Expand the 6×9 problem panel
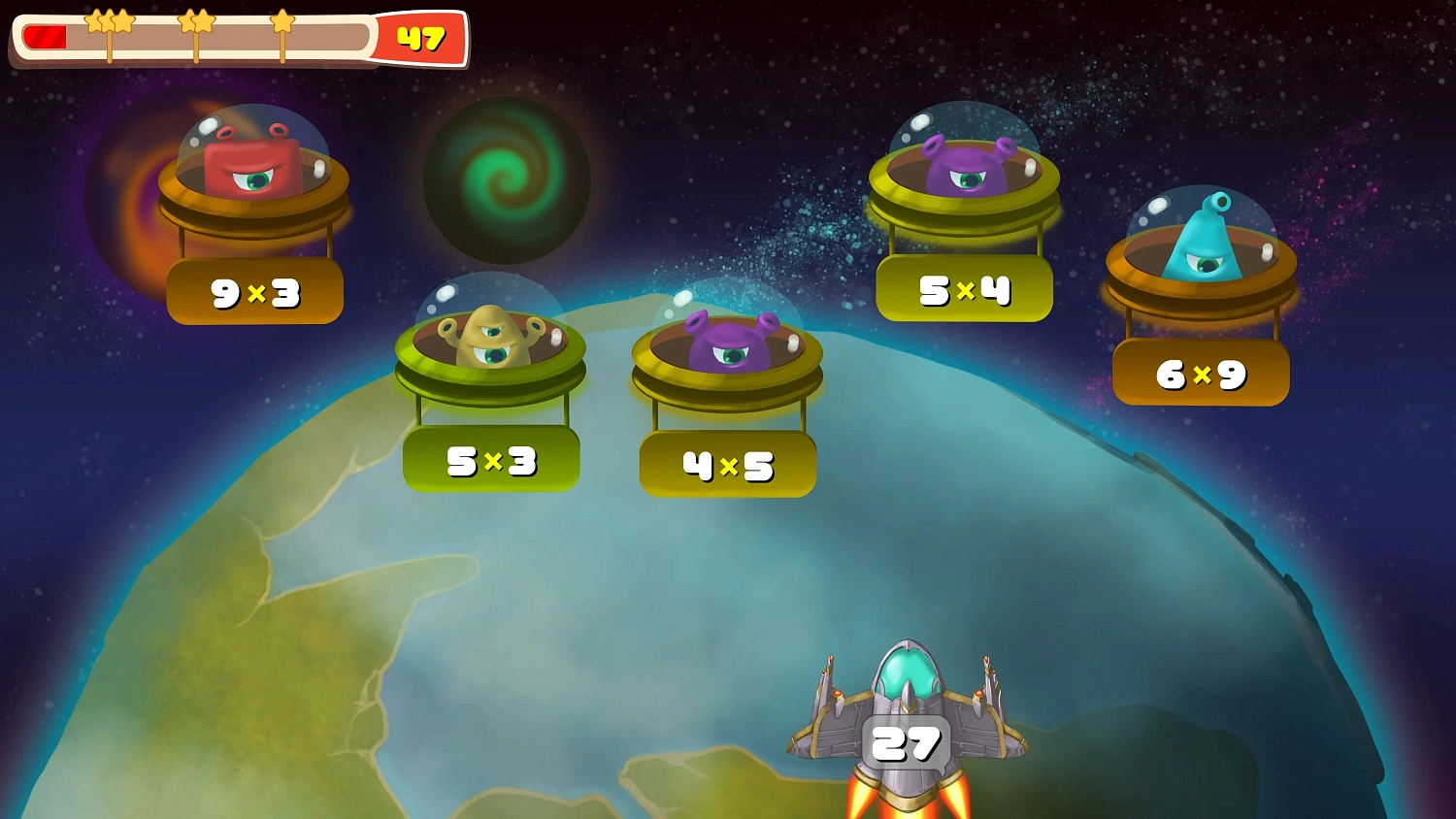The width and height of the screenshot is (1456, 819). click(1201, 374)
